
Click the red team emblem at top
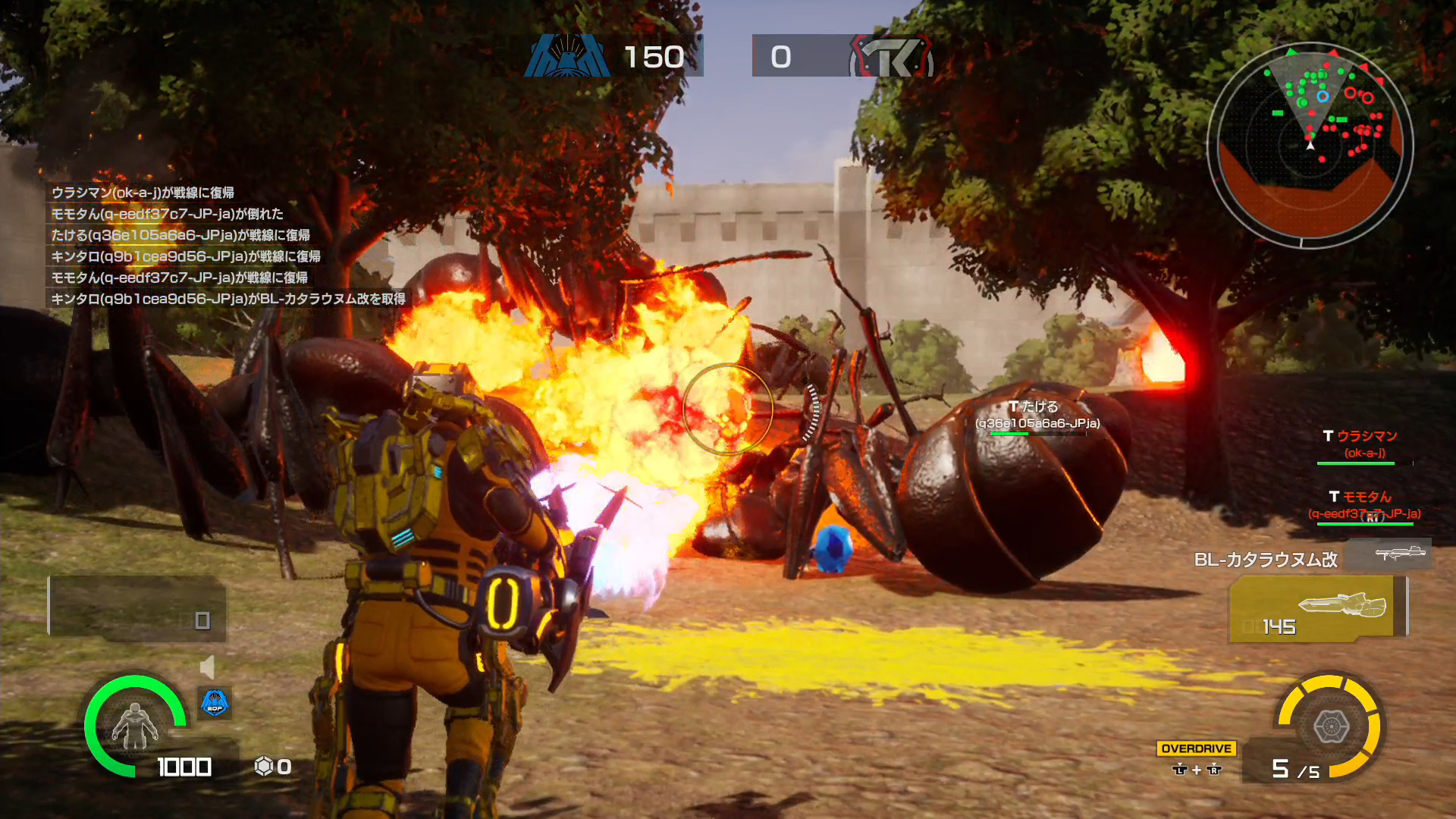click(x=893, y=56)
